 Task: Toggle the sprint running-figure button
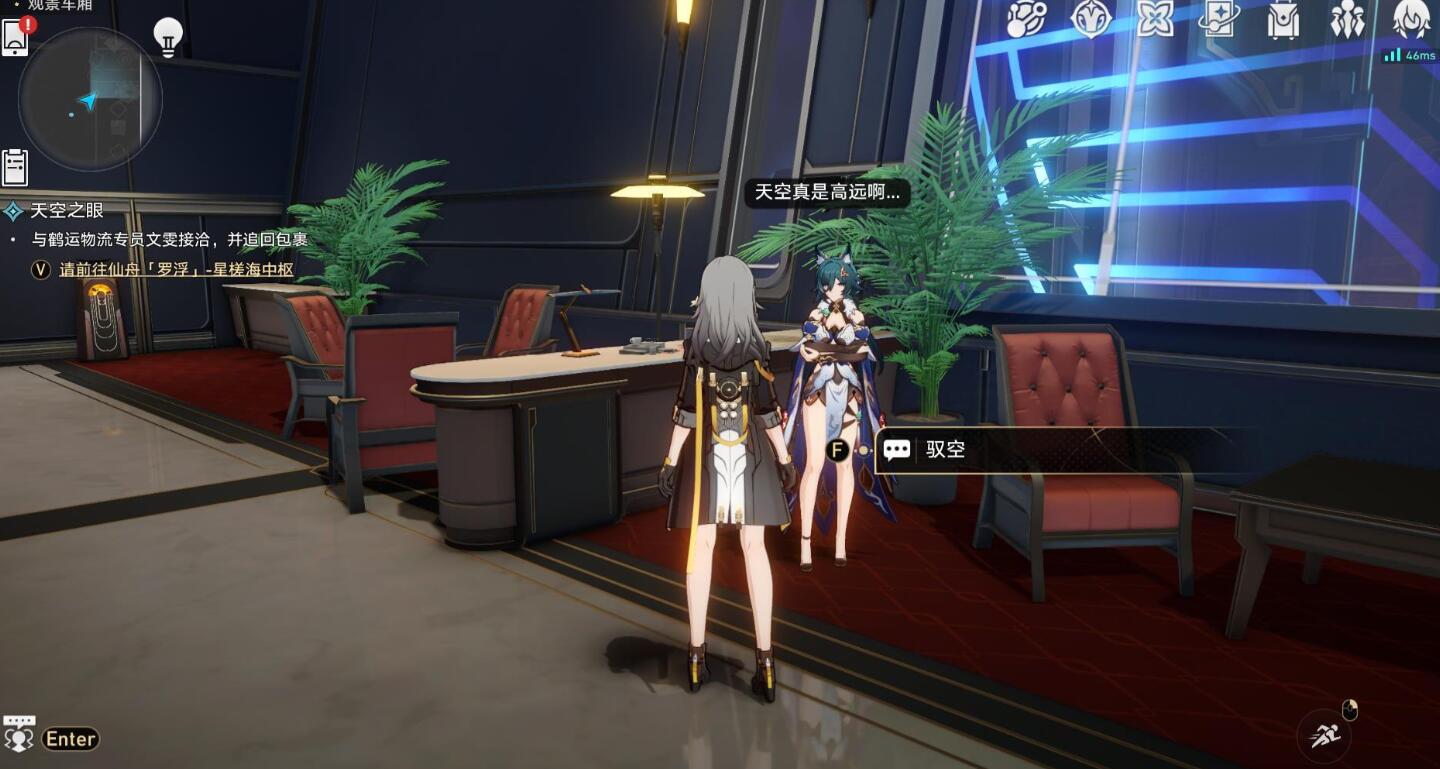pyautogui.click(x=1324, y=736)
